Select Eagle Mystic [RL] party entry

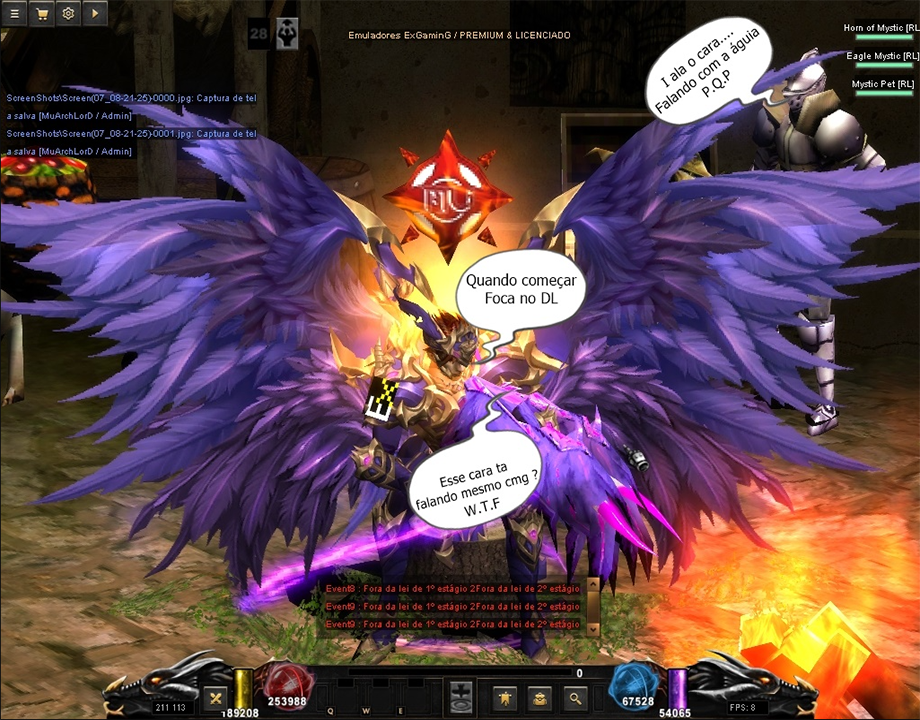pyautogui.click(x=882, y=56)
